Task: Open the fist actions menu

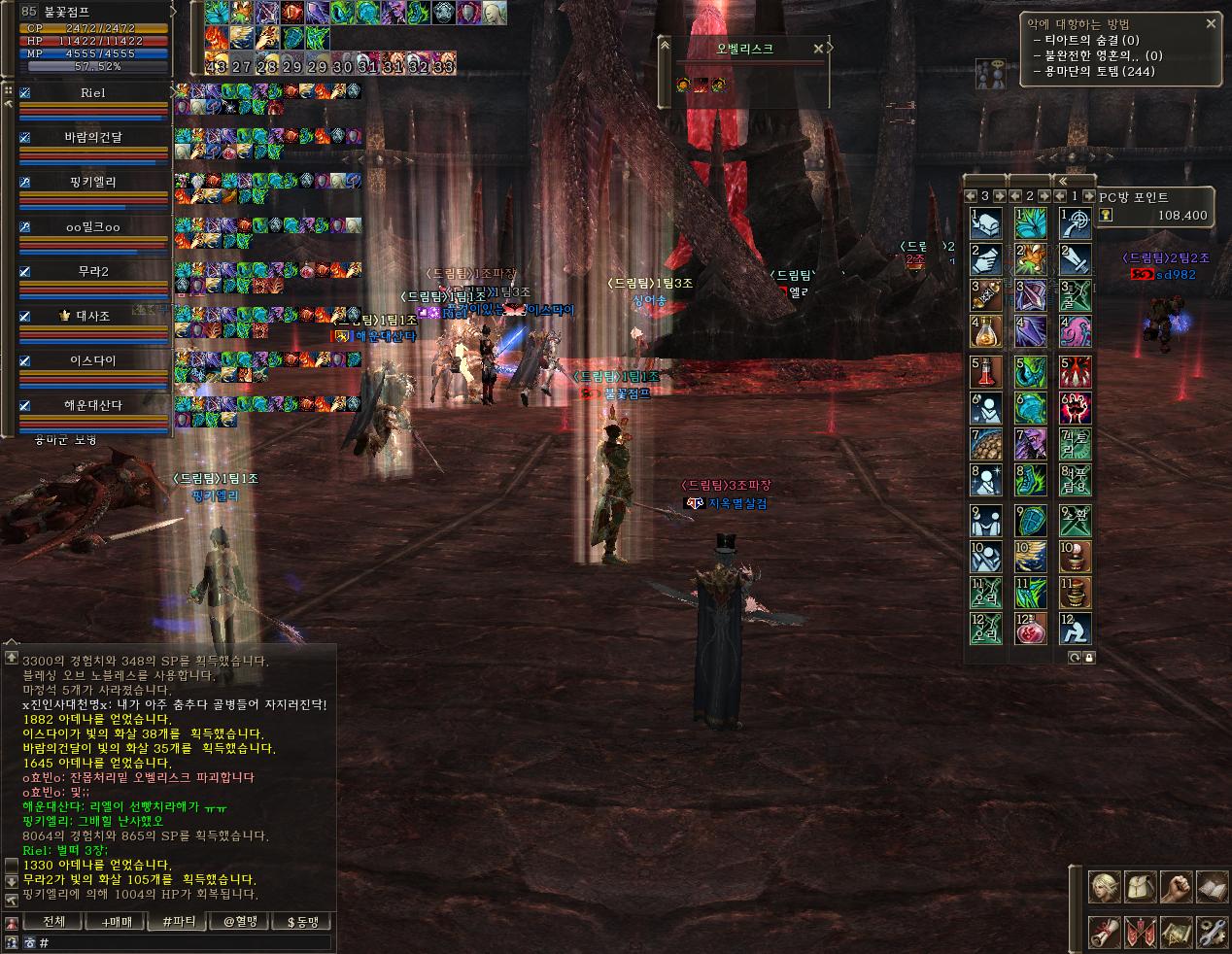Action: pyautogui.click(x=1175, y=886)
